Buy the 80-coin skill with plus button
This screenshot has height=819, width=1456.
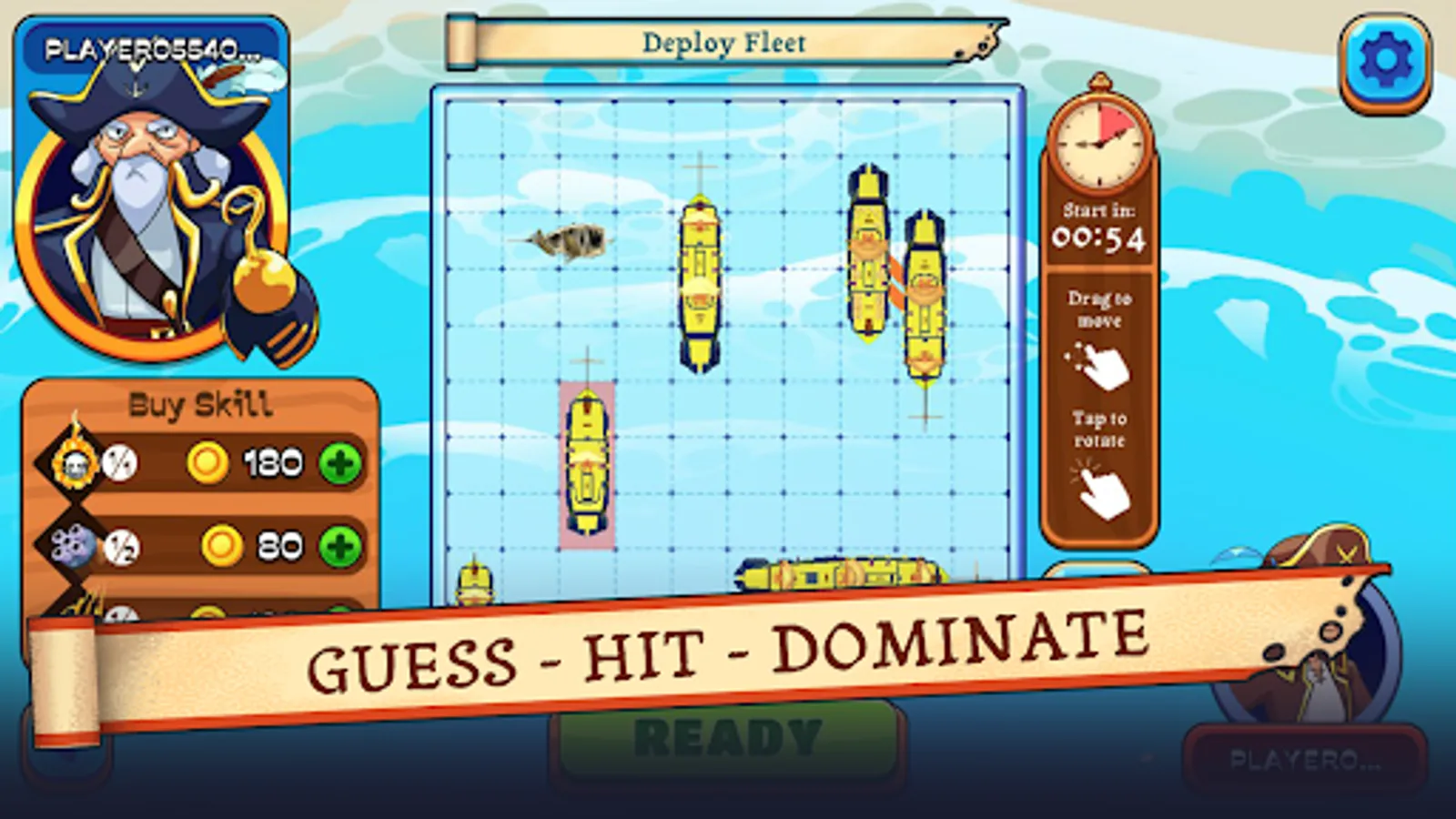tap(341, 544)
